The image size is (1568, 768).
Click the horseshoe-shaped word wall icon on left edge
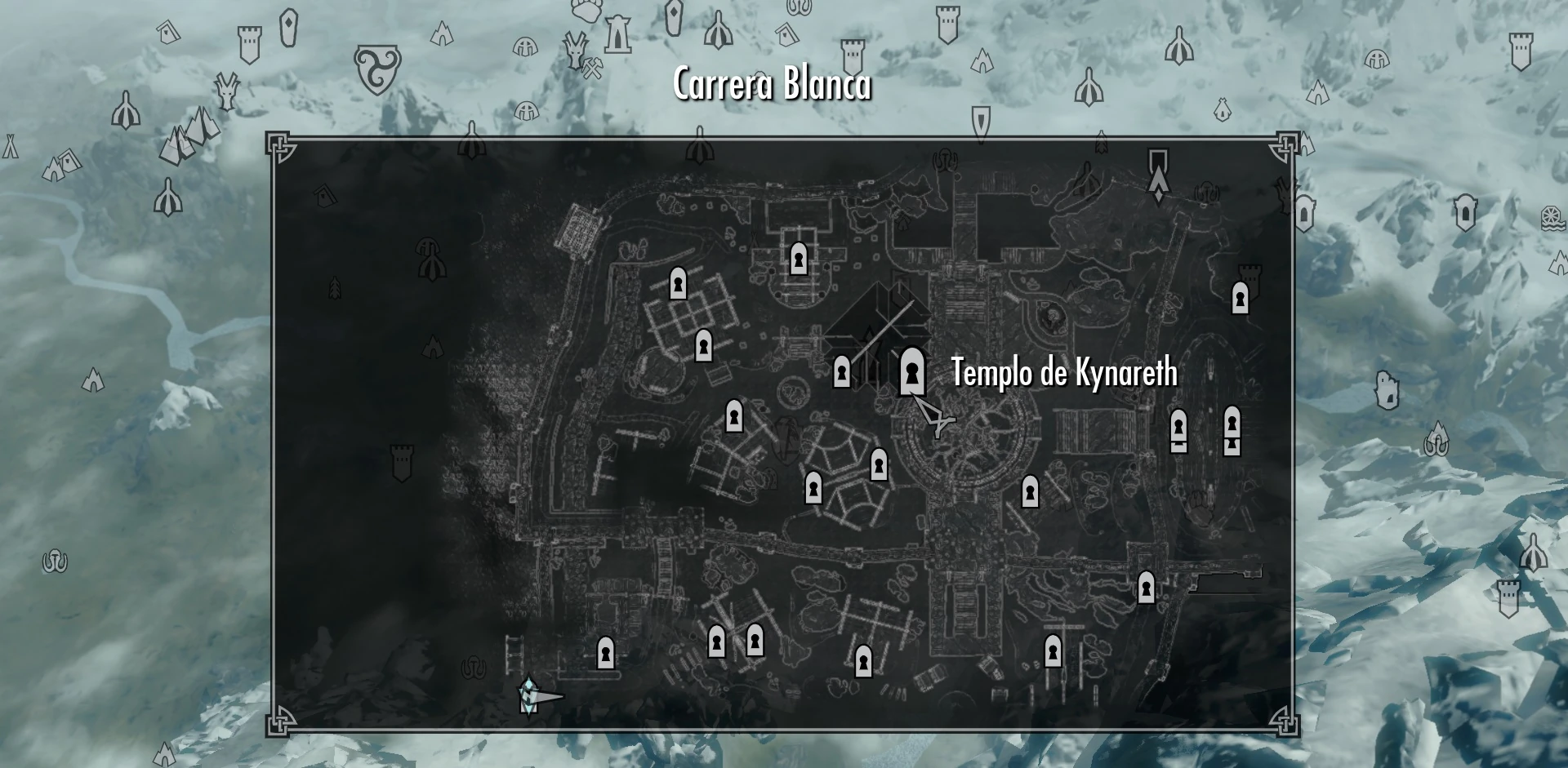point(56,562)
